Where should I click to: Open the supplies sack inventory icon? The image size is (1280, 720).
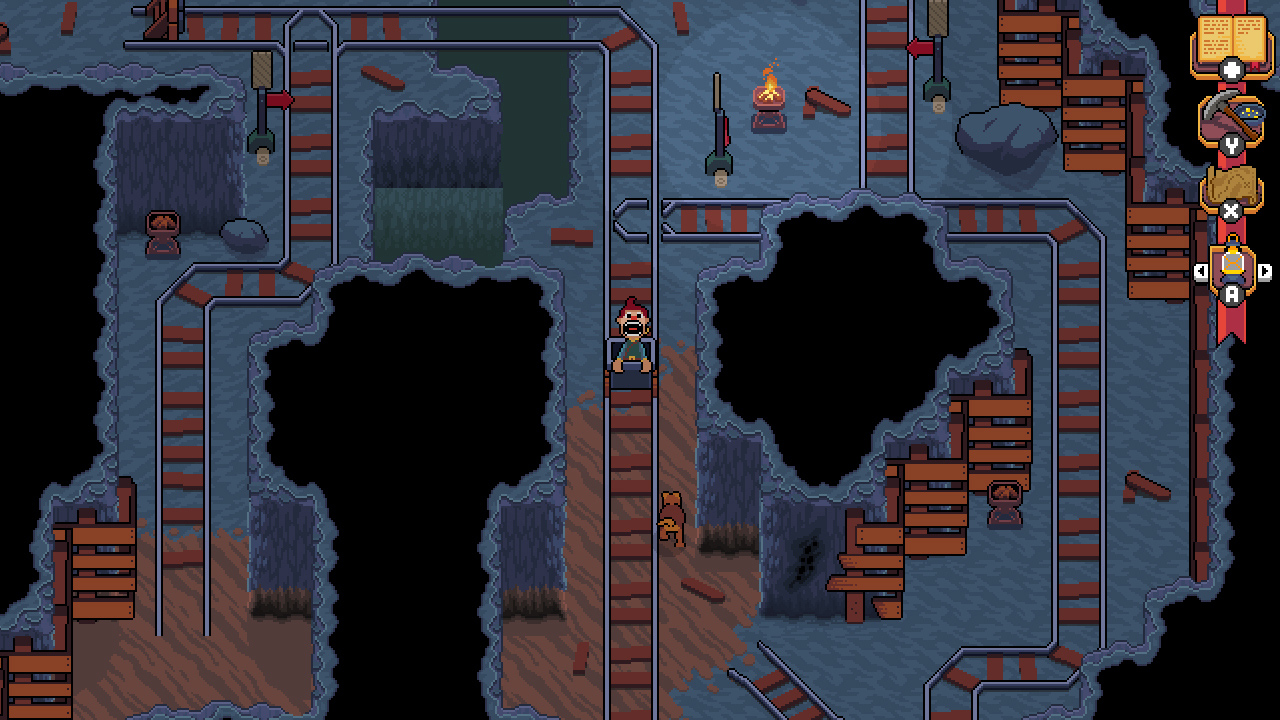[1230, 184]
